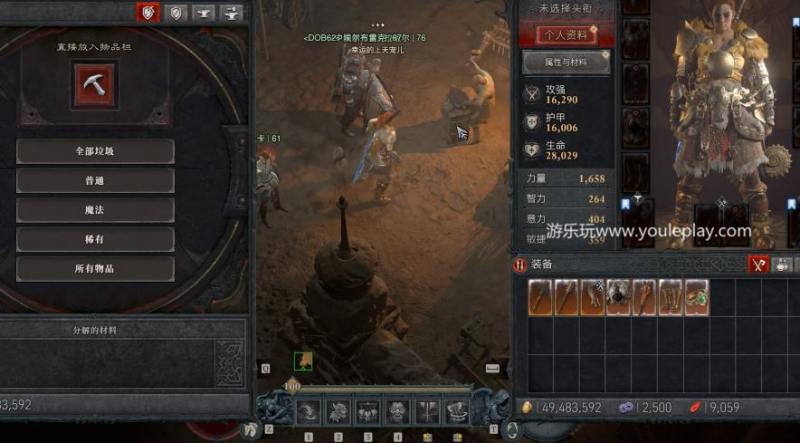Click the 所有物品 (All Items) button
Image resolution: width=800 pixels, height=443 pixels.
click(x=96, y=269)
